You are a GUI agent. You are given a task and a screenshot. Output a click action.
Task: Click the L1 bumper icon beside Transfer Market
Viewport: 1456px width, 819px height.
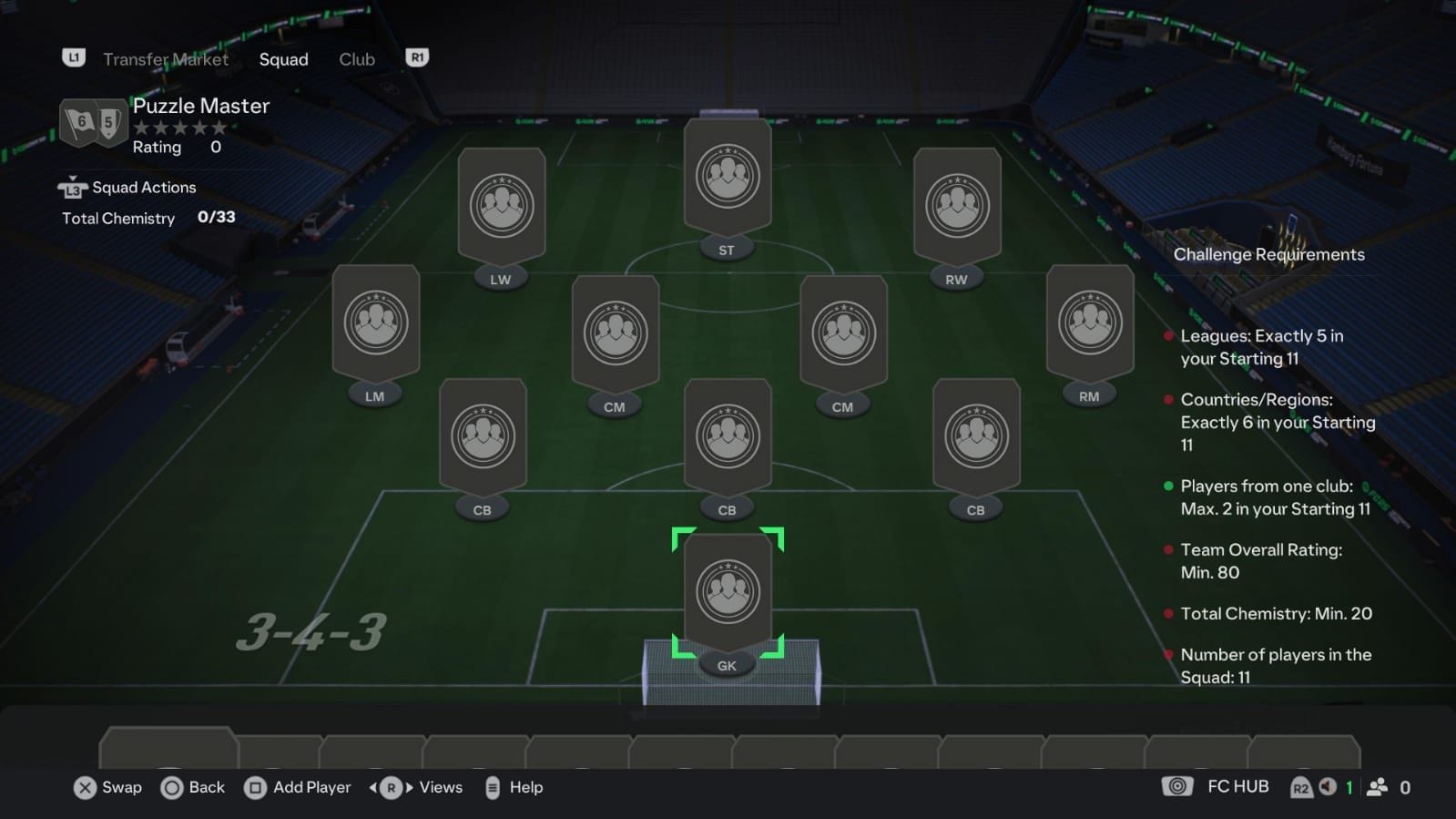pyautogui.click(x=73, y=57)
